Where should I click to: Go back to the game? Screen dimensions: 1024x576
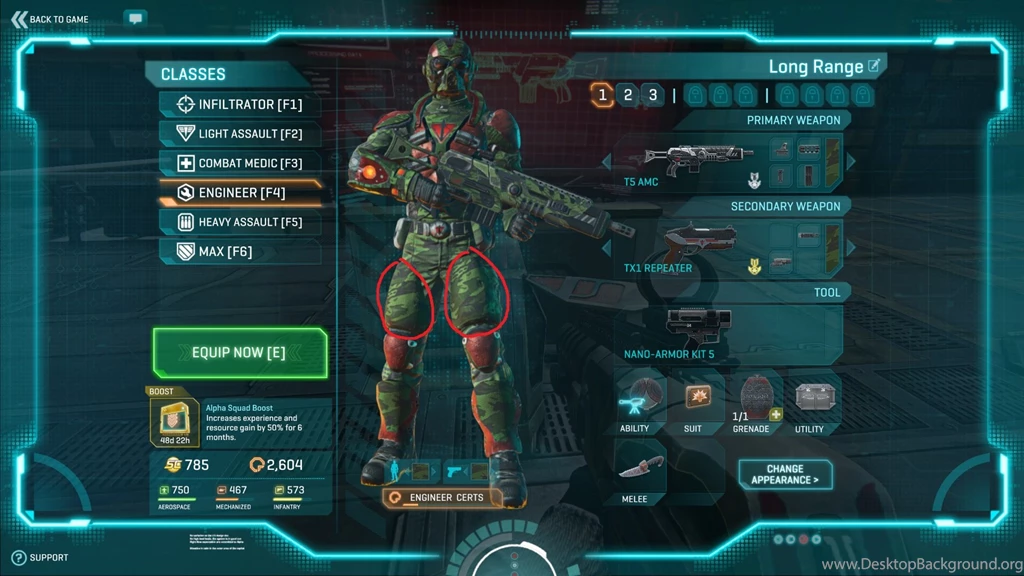(50, 19)
